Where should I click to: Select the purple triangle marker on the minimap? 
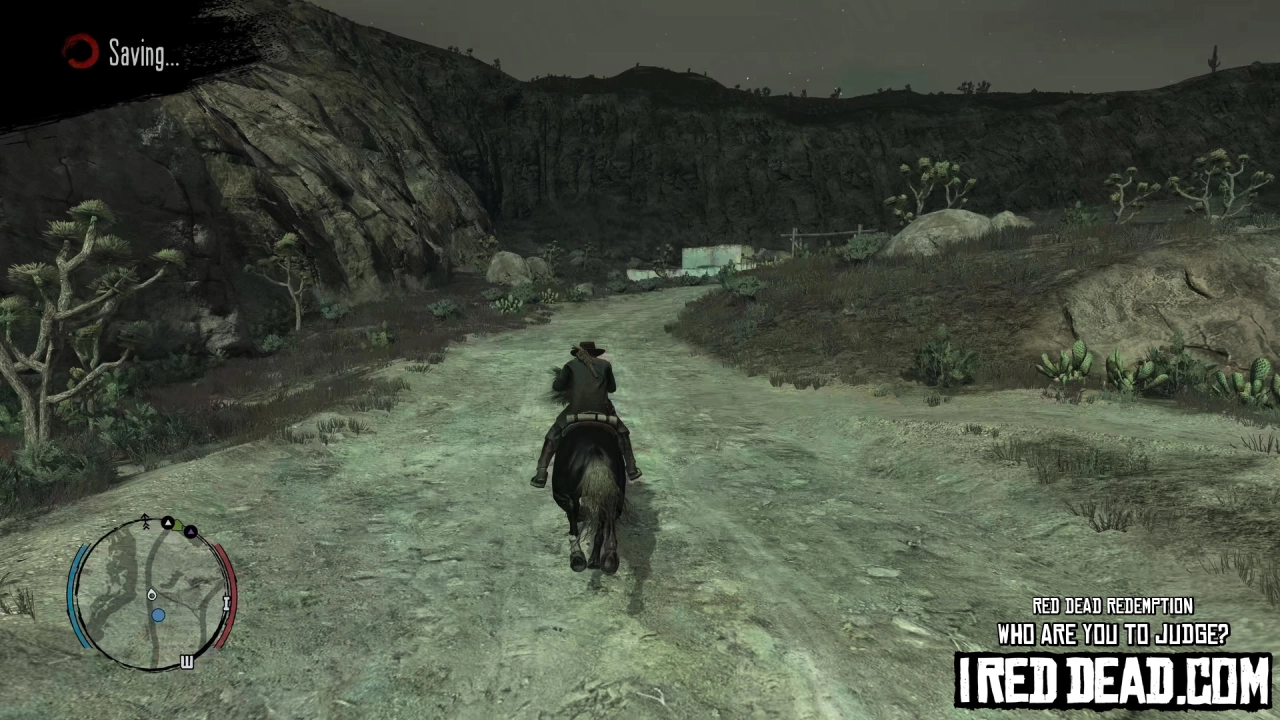(x=190, y=532)
